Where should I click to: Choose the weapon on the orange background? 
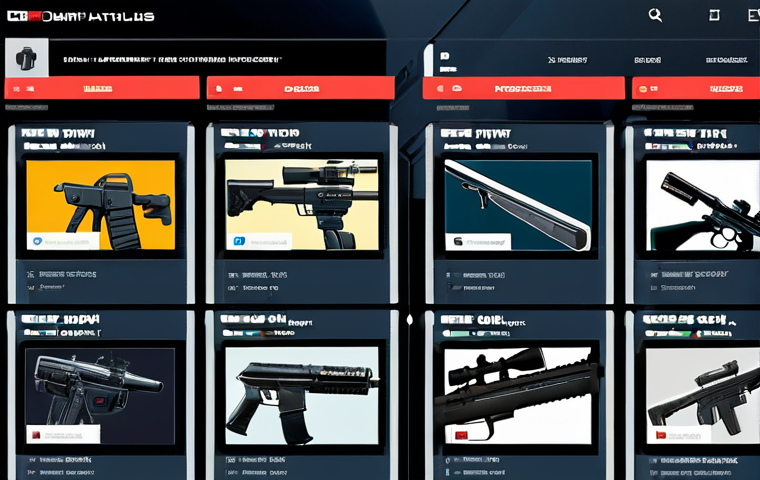click(100, 205)
